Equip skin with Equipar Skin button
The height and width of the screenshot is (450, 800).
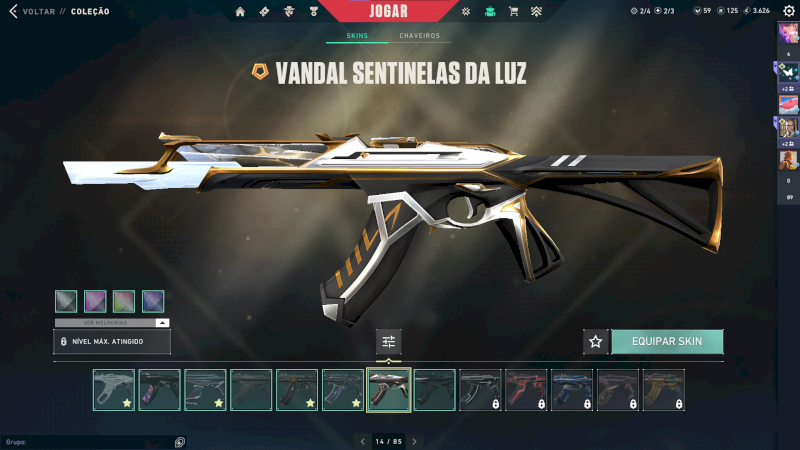tap(667, 341)
